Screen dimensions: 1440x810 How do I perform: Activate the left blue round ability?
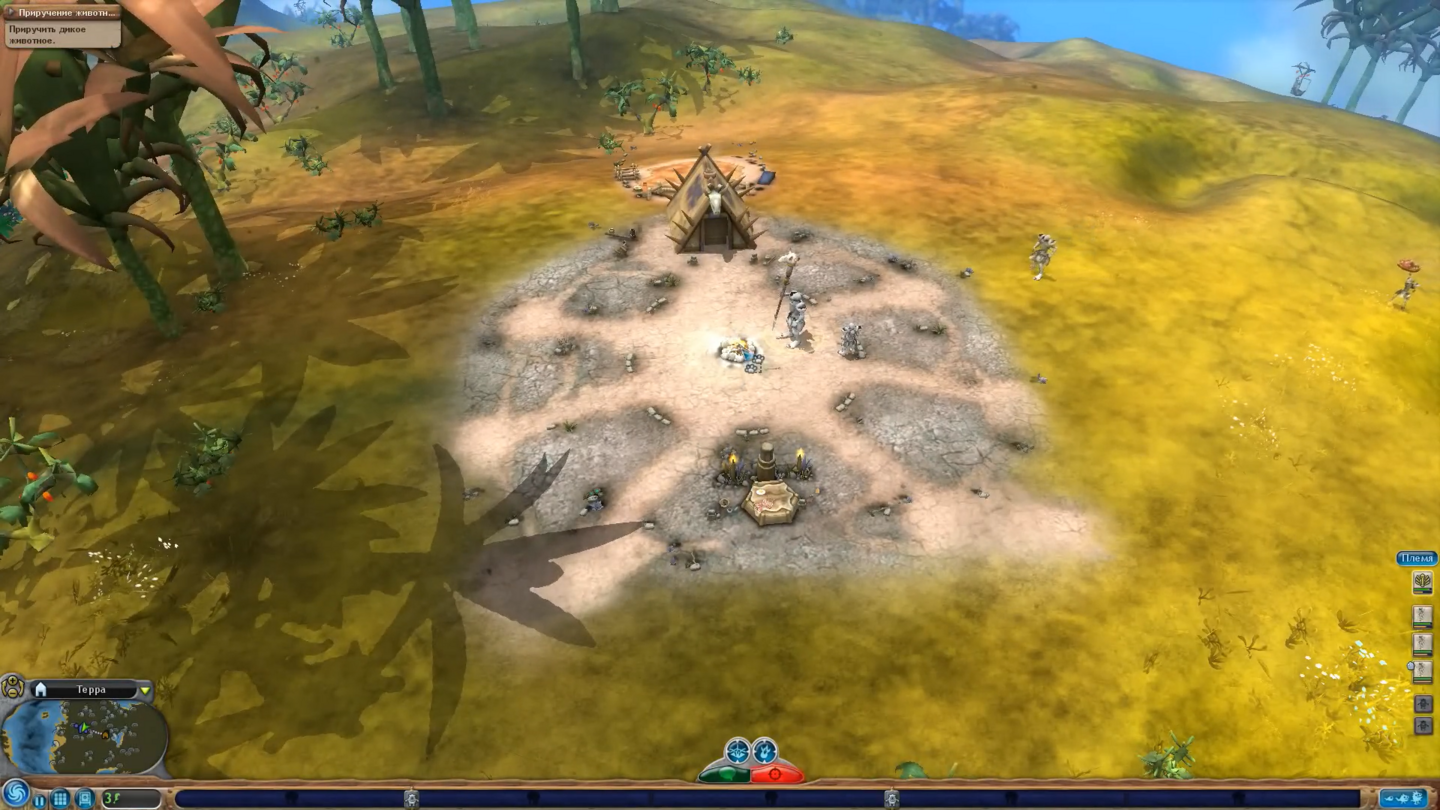[737, 750]
